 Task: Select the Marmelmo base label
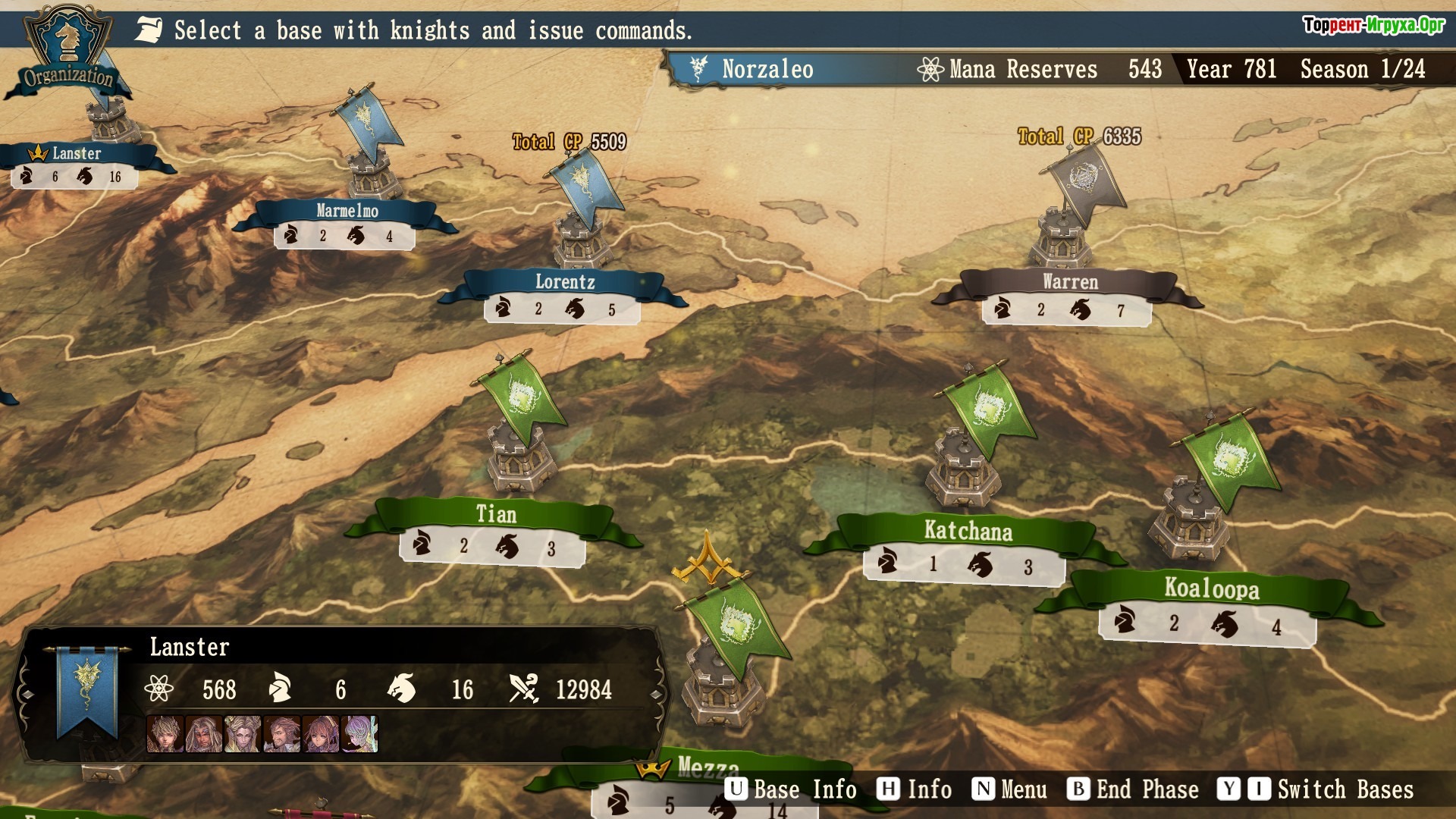pos(347,211)
